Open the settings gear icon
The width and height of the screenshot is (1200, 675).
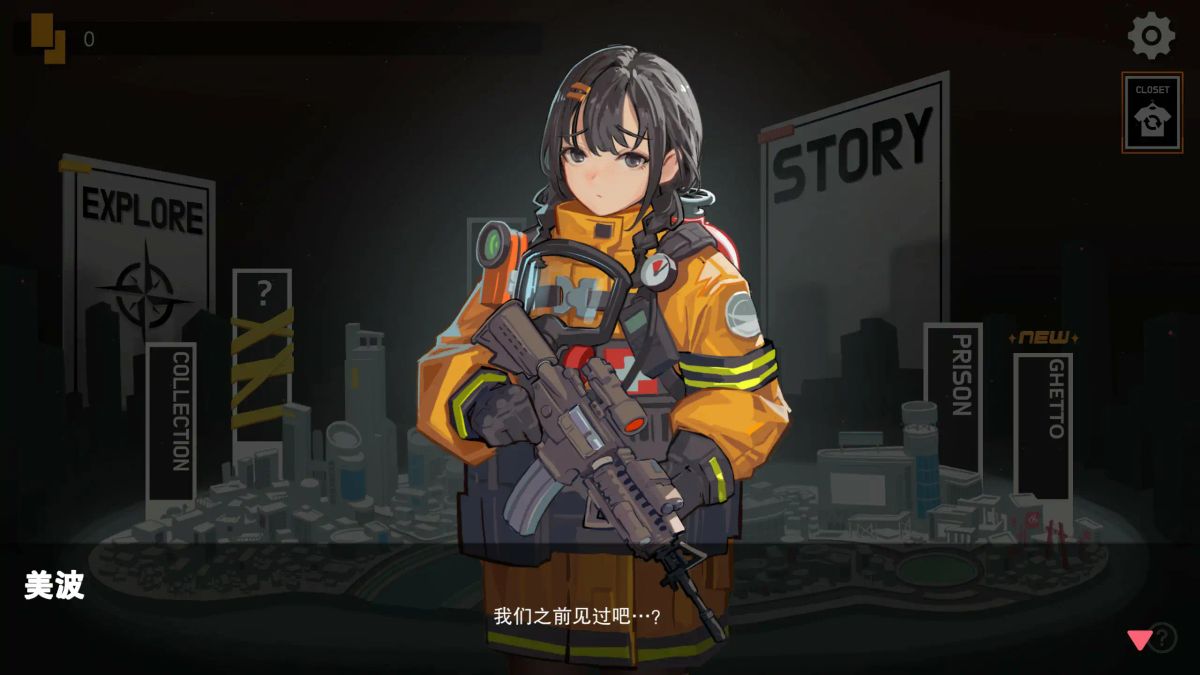point(1151,36)
